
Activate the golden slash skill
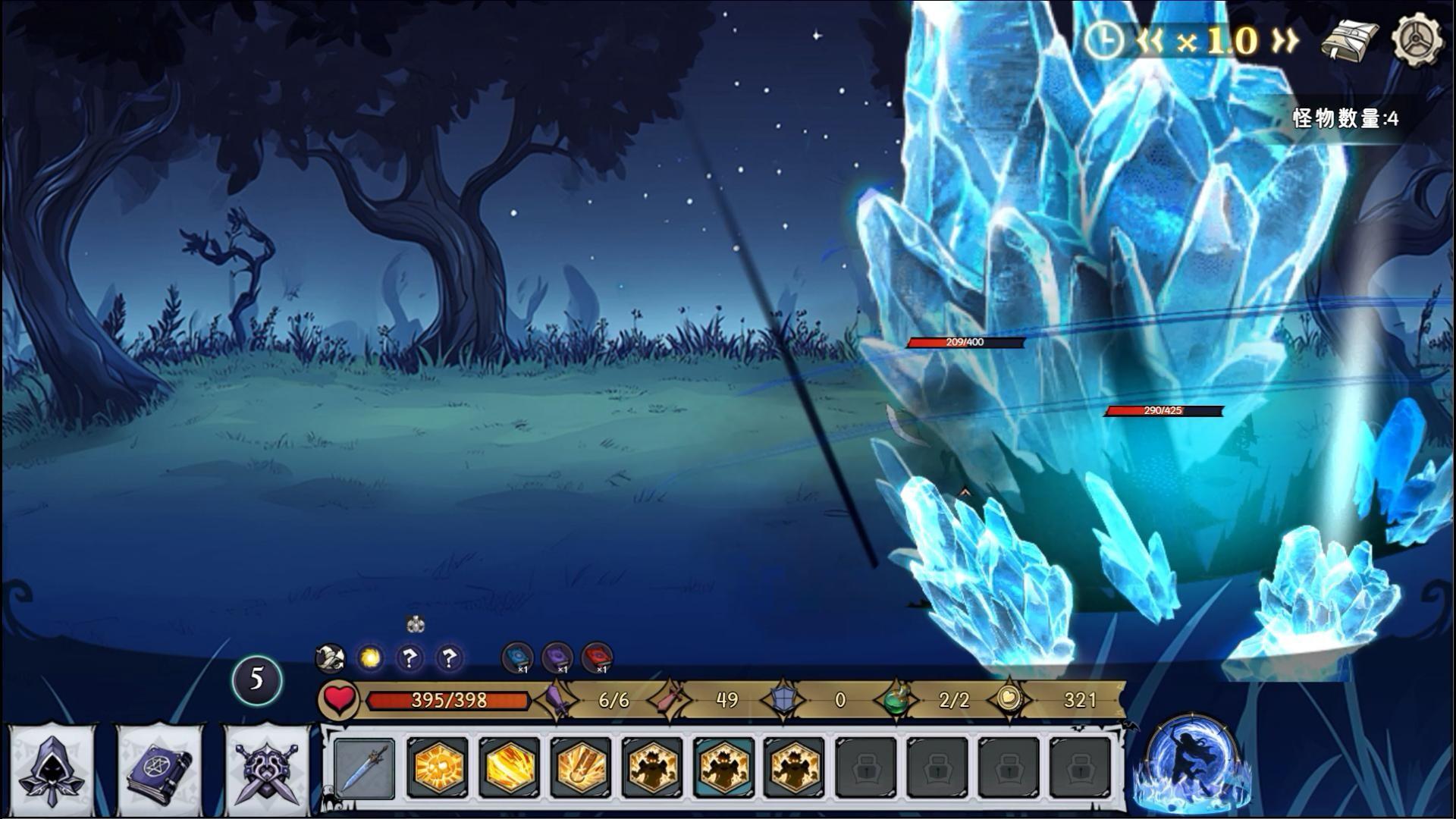(x=509, y=768)
